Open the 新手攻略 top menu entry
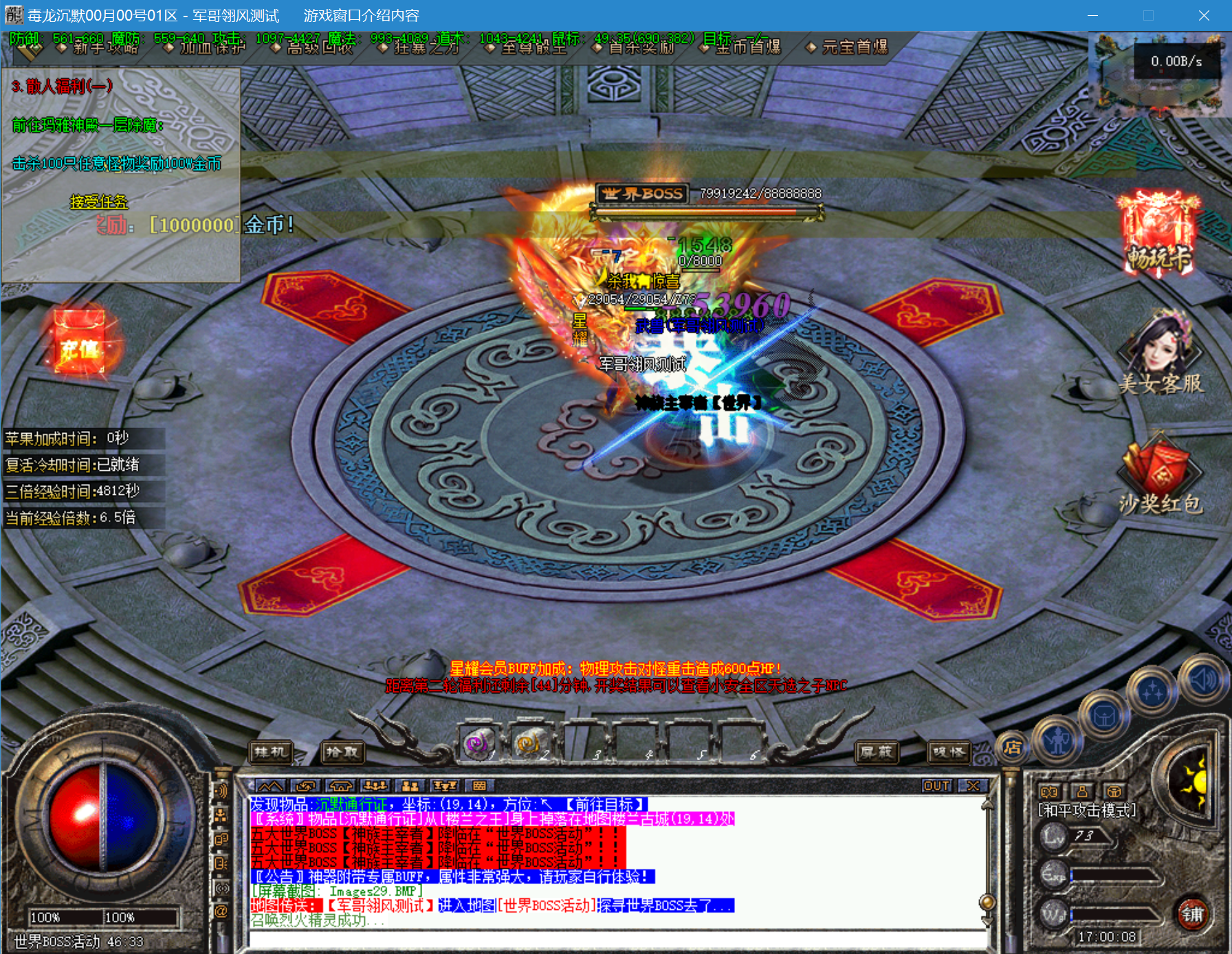The height and width of the screenshot is (954, 1232). pos(104,47)
